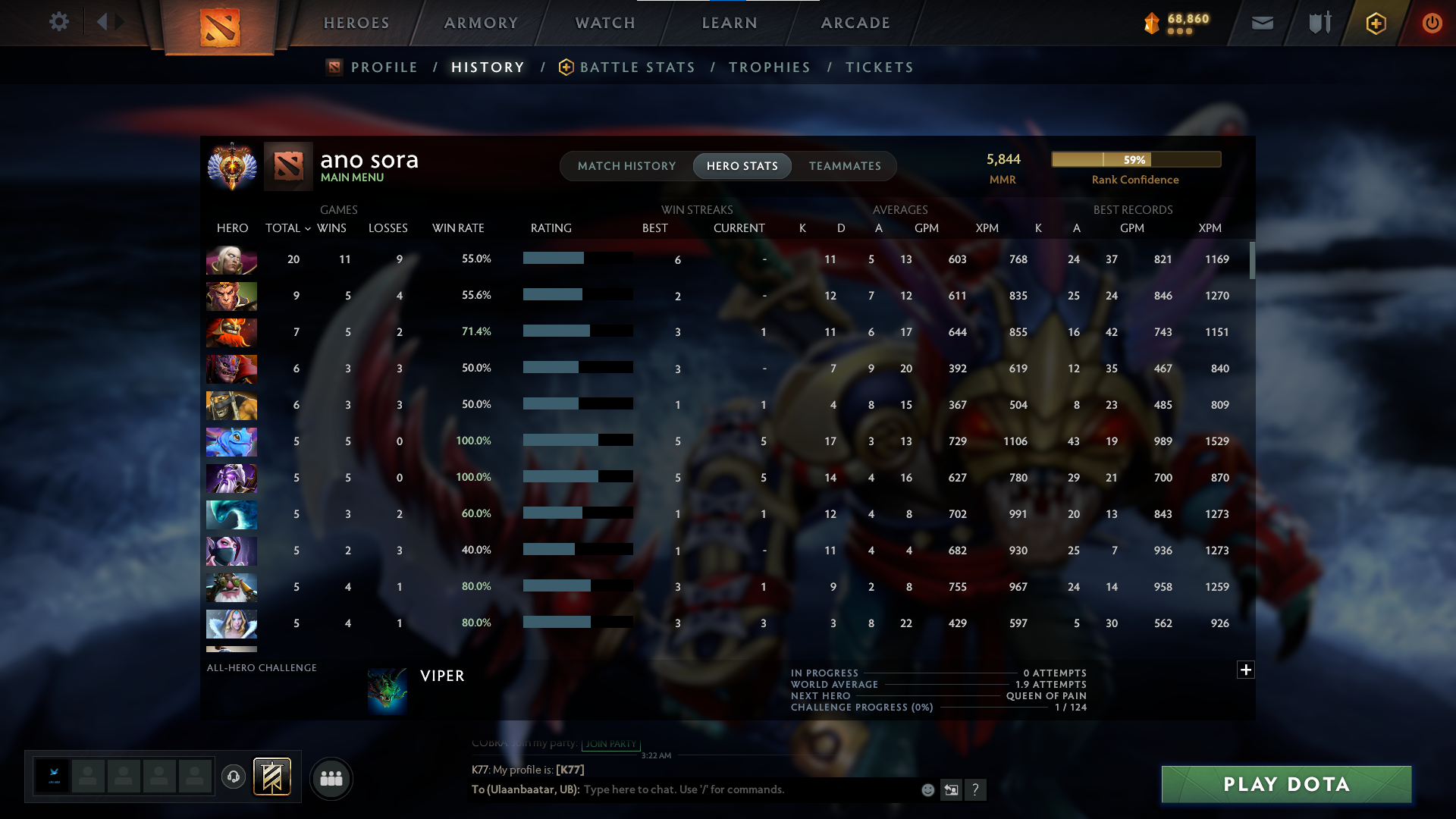Switch to MATCH HISTORY view
This screenshot has width=1456, height=819.
[x=626, y=166]
